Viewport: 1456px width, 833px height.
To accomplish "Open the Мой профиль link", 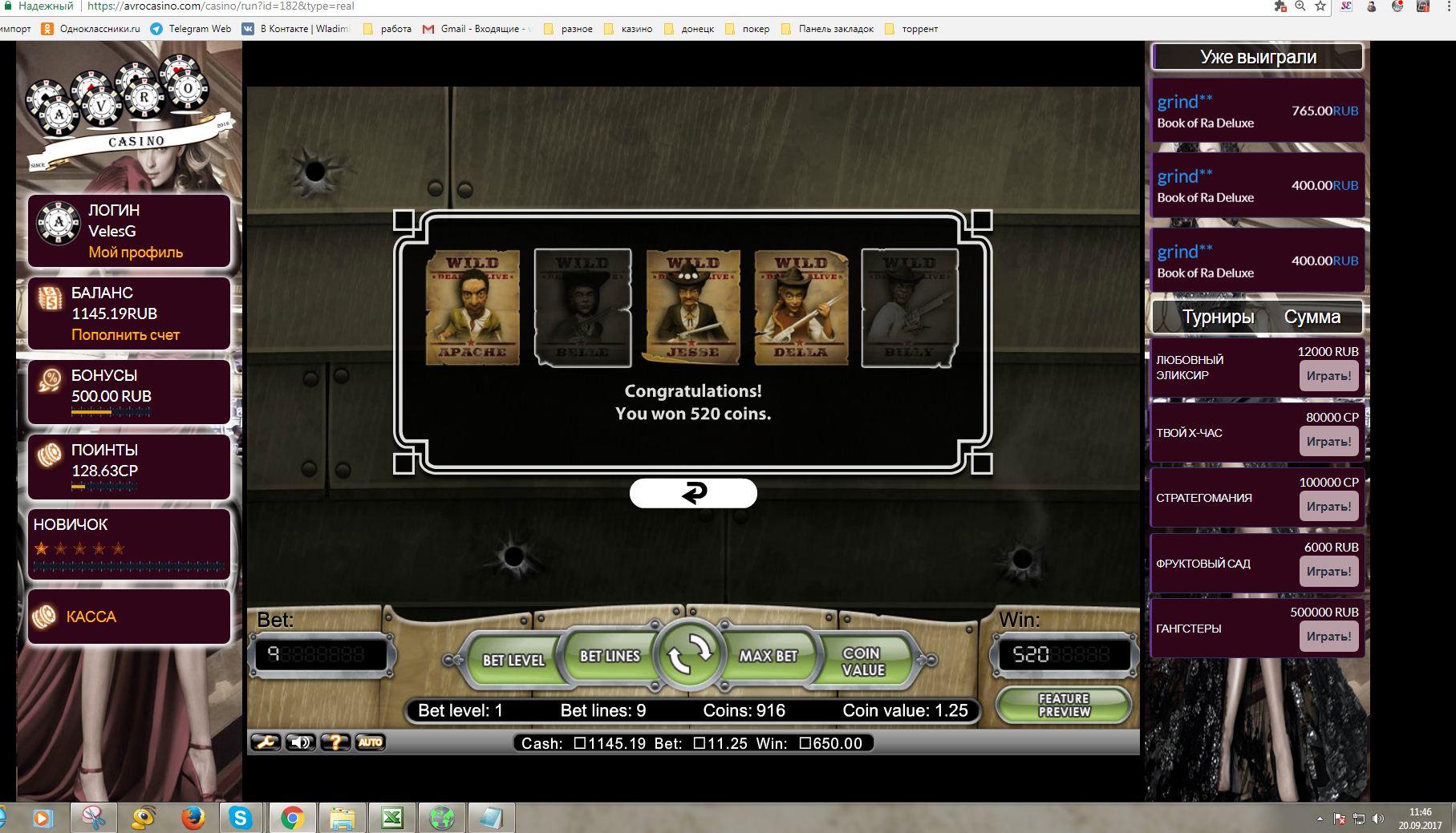I will (x=136, y=253).
